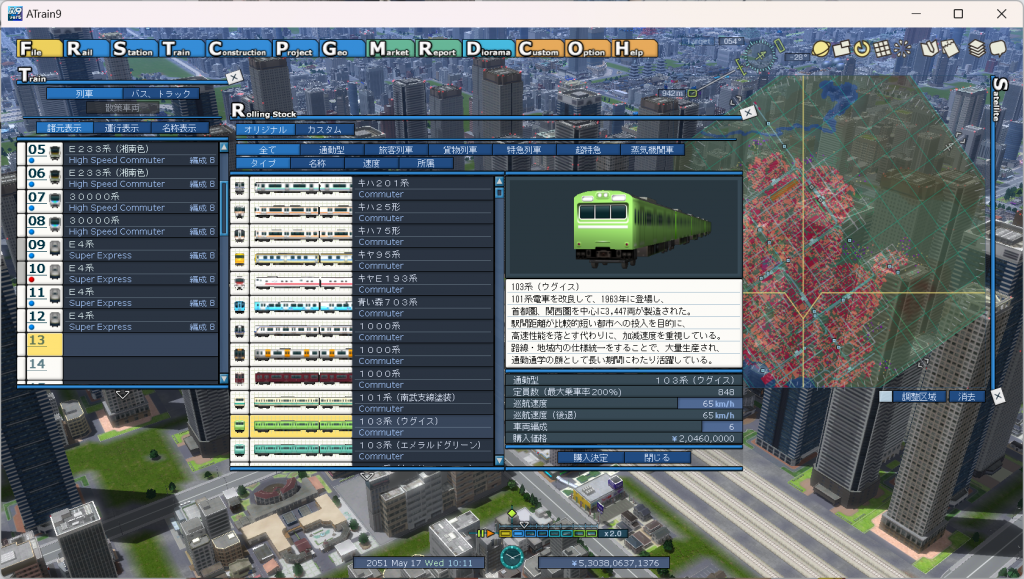Switch to the バス、トラック tab
The width and height of the screenshot is (1024, 579).
coord(161,94)
